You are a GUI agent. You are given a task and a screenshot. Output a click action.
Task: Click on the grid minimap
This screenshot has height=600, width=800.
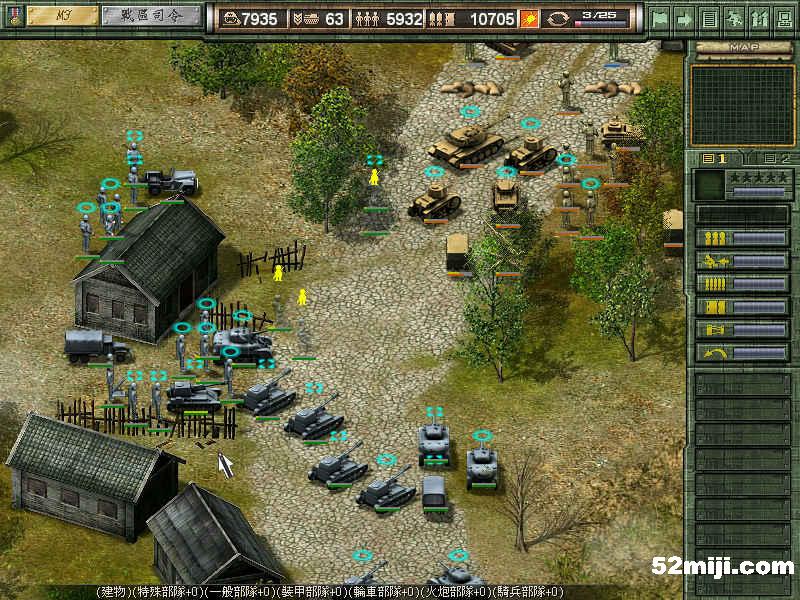741,105
